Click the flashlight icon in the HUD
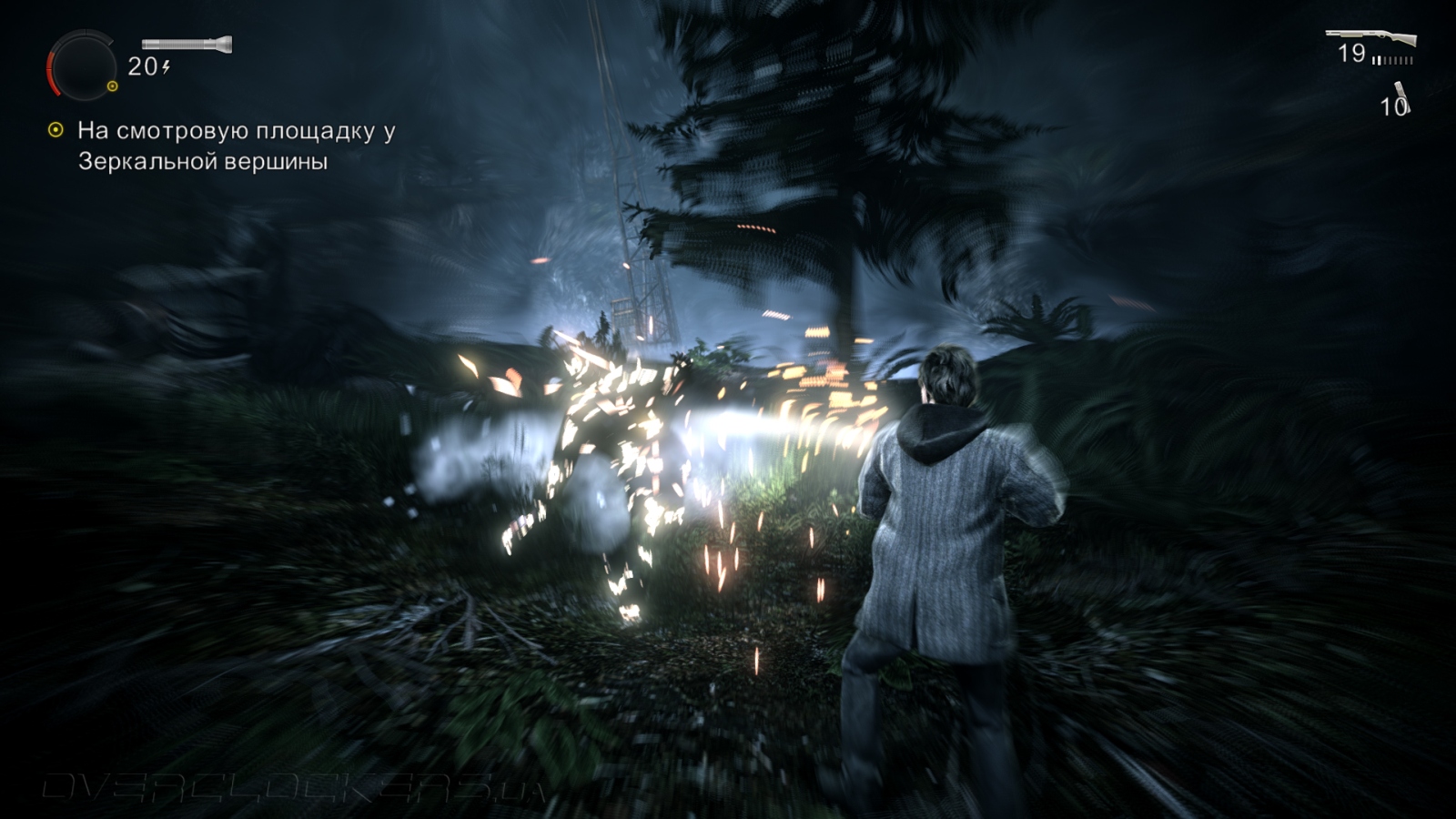The image size is (1456, 819). (x=187, y=44)
